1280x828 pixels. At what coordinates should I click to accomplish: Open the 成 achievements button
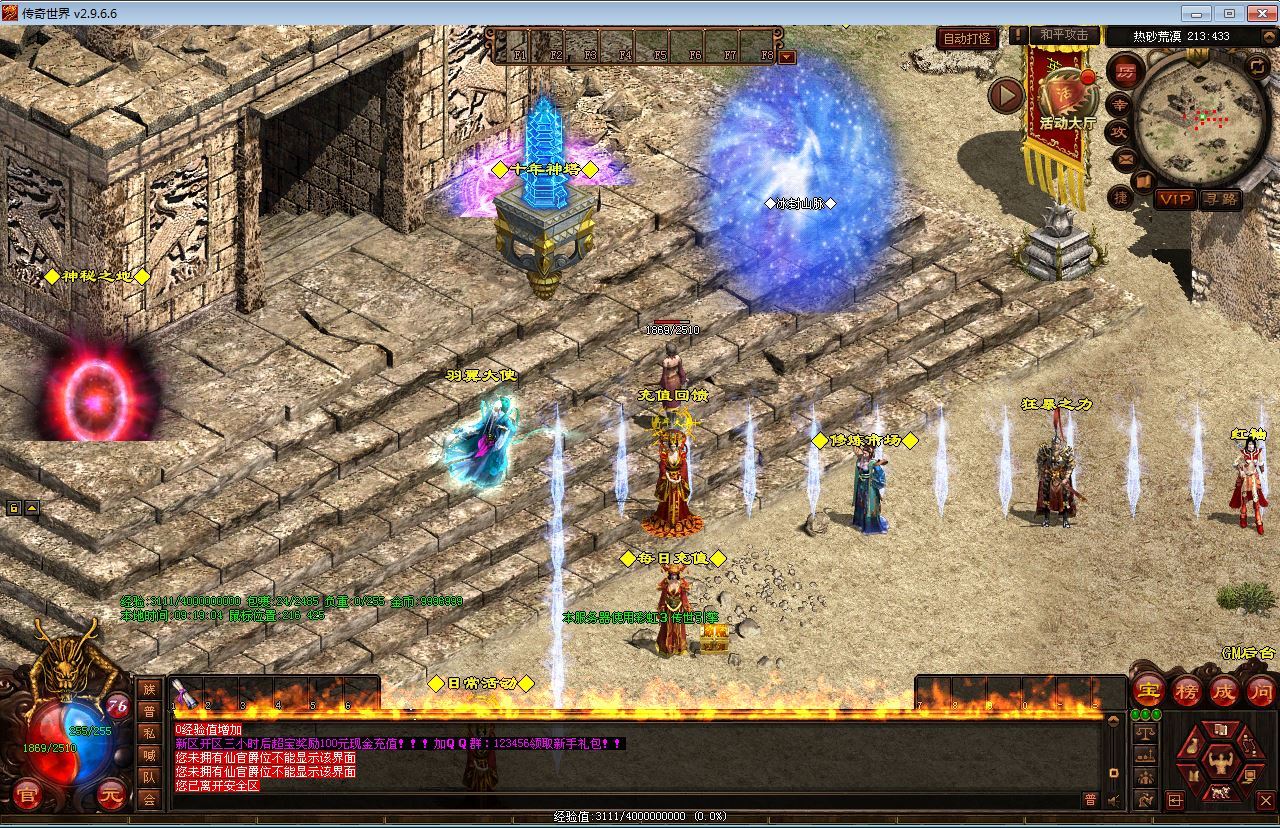(1224, 690)
